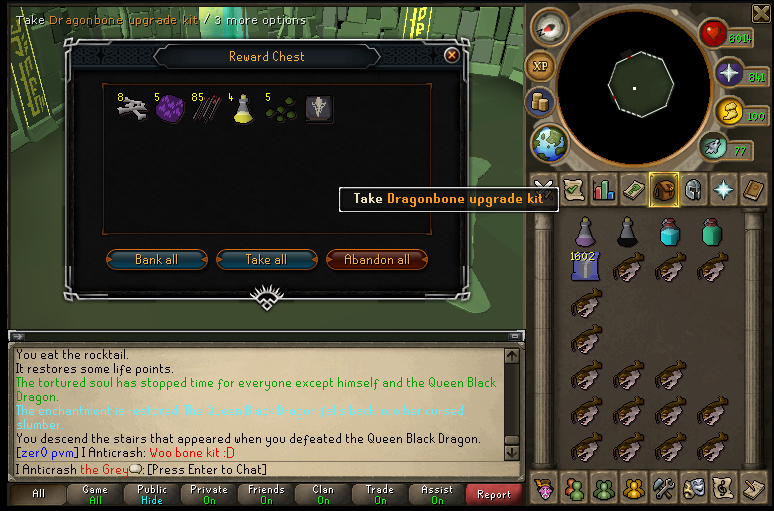Click the Bank all button
The width and height of the screenshot is (774, 511).
click(x=157, y=260)
